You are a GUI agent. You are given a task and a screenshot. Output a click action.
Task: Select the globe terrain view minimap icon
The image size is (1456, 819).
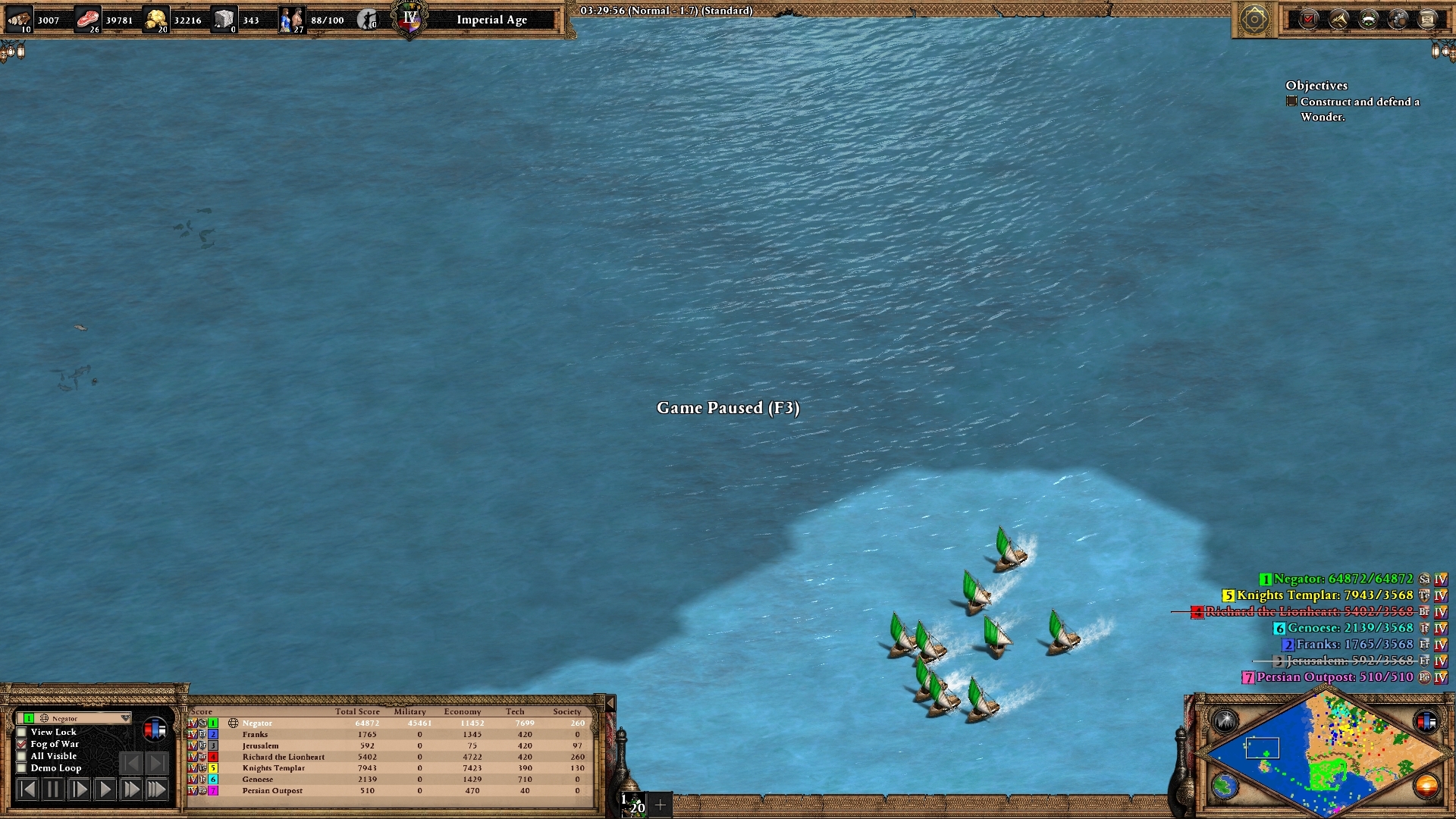click(1225, 786)
